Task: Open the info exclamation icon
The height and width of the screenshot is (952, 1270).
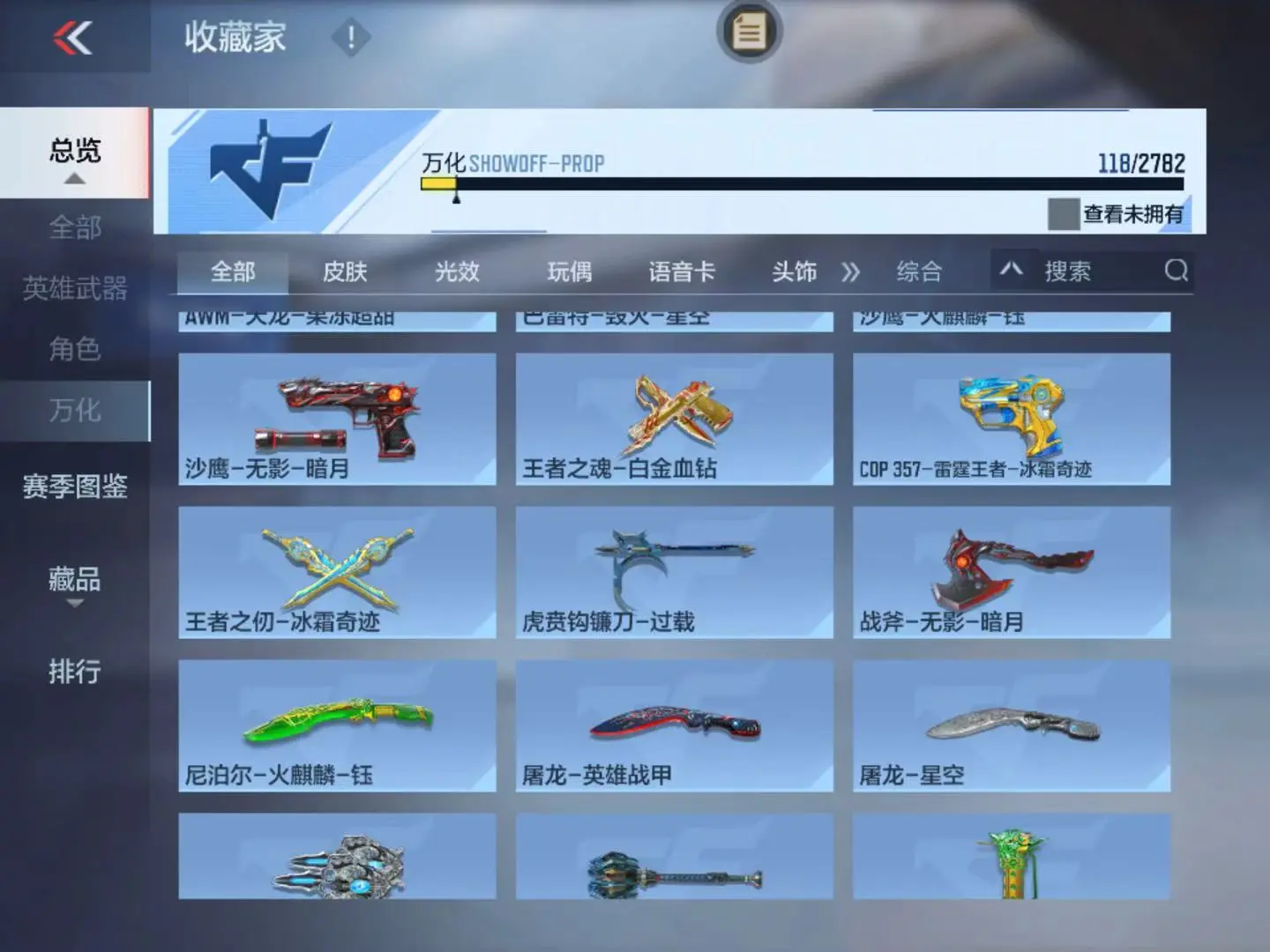Action: [x=350, y=38]
